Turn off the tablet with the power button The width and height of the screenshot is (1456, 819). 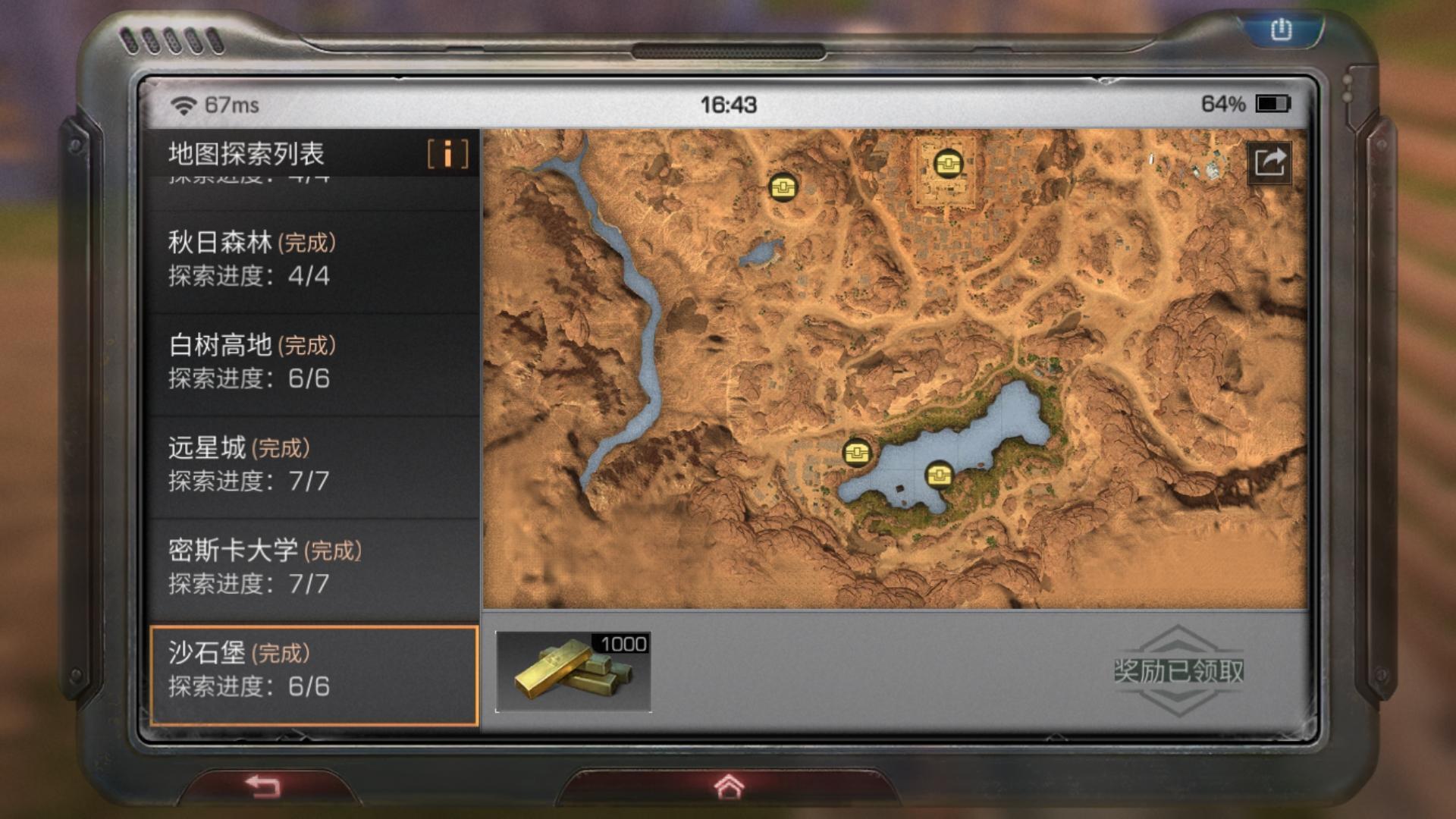pos(1281,30)
